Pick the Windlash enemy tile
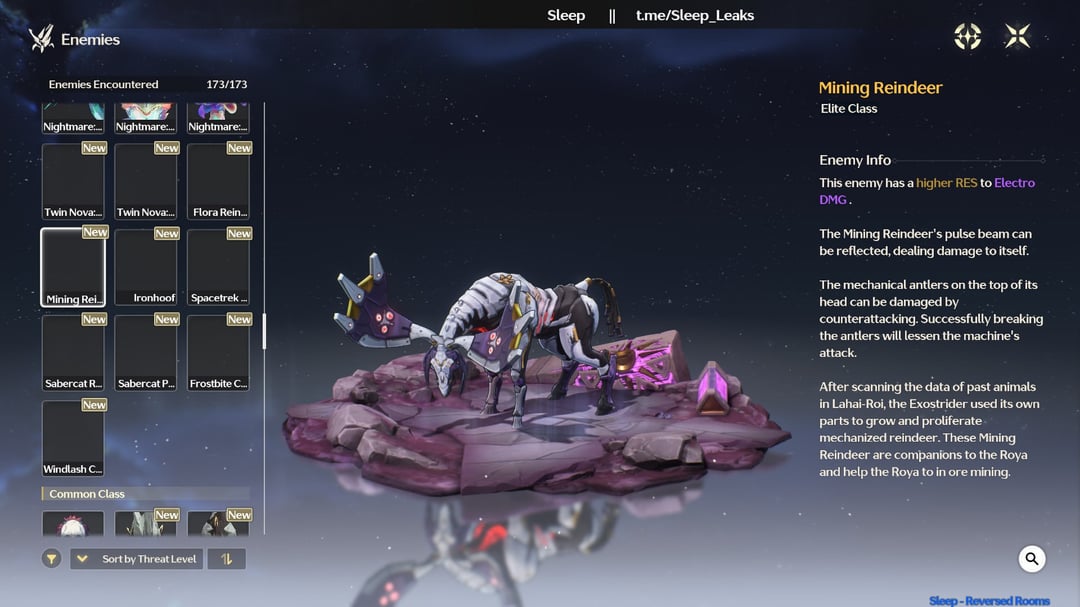The image size is (1080, 607). (73, 438)
